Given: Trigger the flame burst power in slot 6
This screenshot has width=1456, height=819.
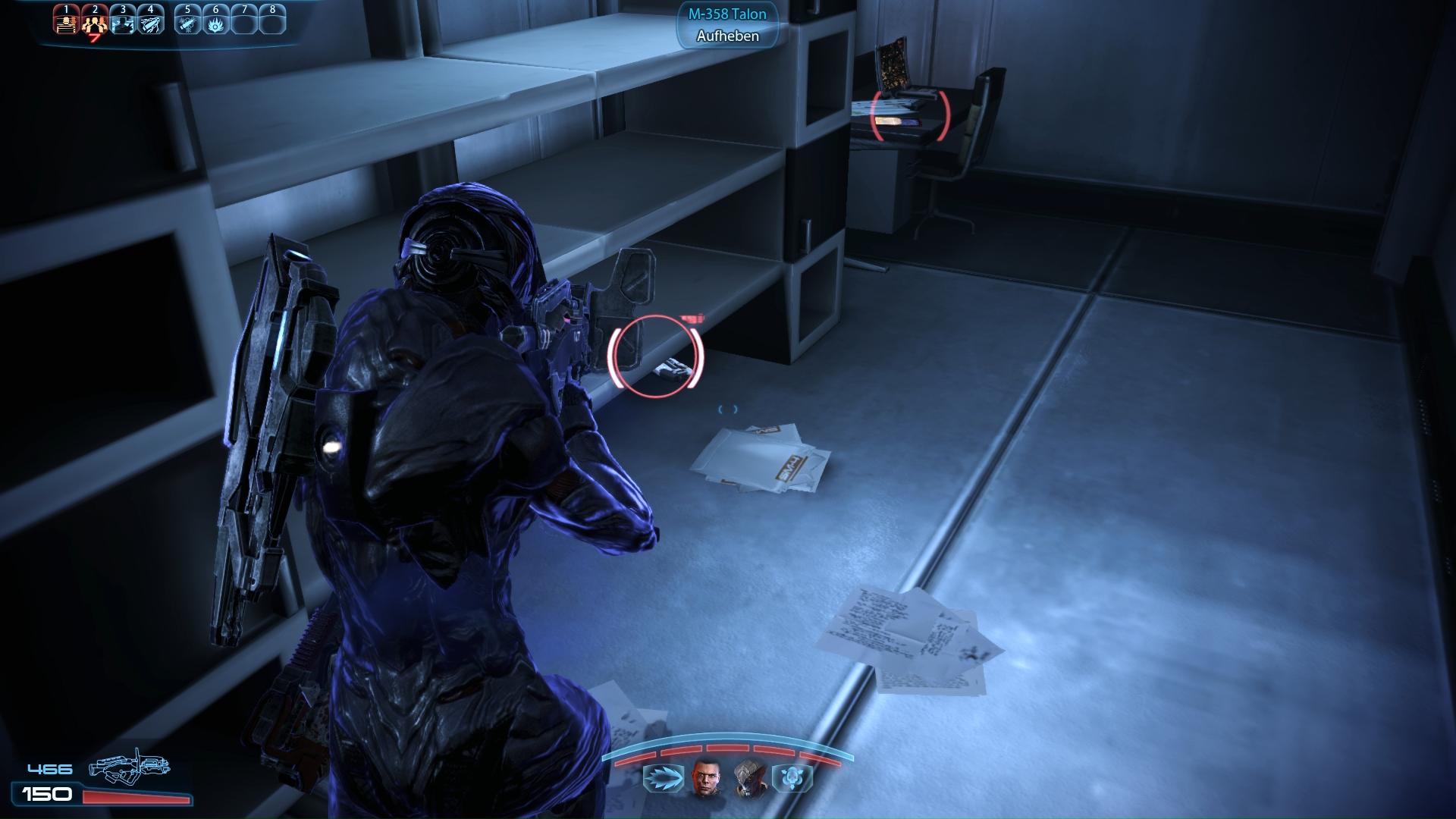Looking at the screenshot, I should click(x=216, y=21).
